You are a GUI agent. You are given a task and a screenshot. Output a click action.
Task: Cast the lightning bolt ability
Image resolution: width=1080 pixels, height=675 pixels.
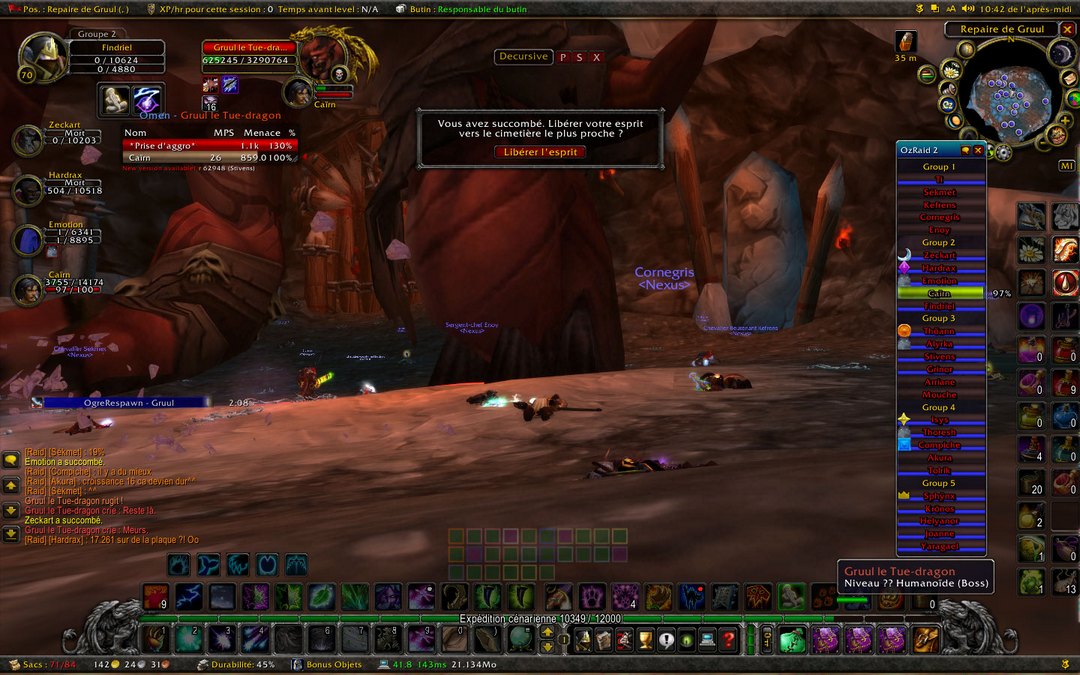coord(188,596)
